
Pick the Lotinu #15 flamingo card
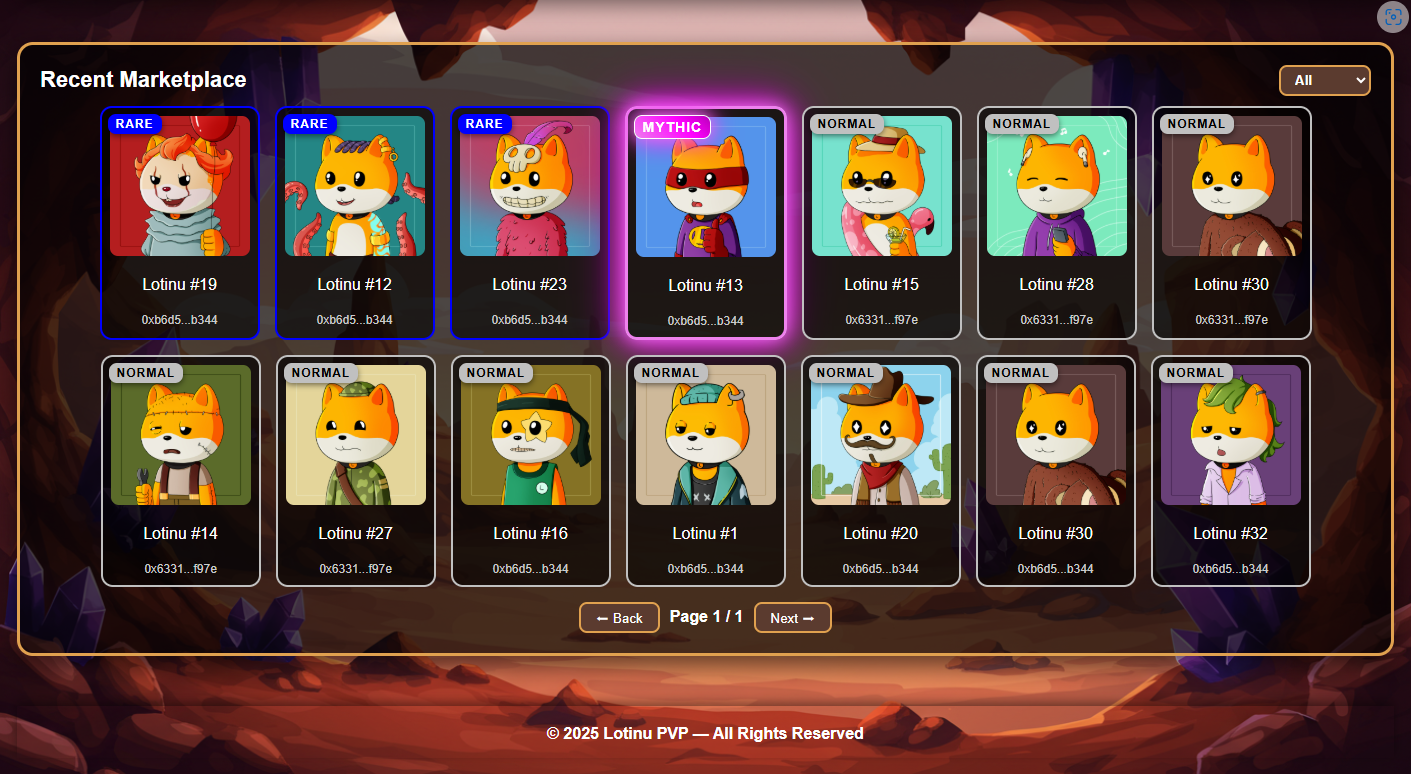pyautogui.click(x=881, y=222)
